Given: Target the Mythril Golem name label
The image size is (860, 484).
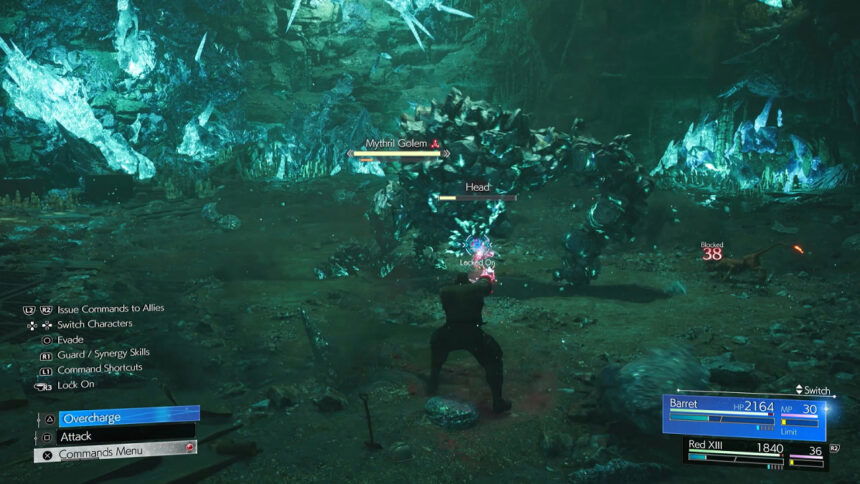Looking at the screenshot, I should pos(397,144).
